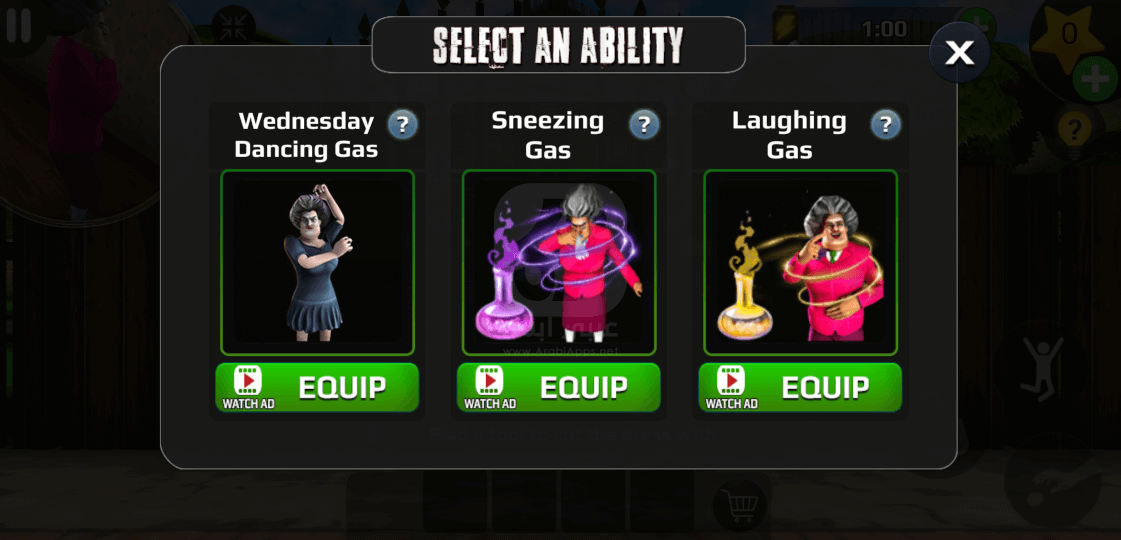
Task: Show help for Wednesday Dancing Gas
Action: [402, 125]
